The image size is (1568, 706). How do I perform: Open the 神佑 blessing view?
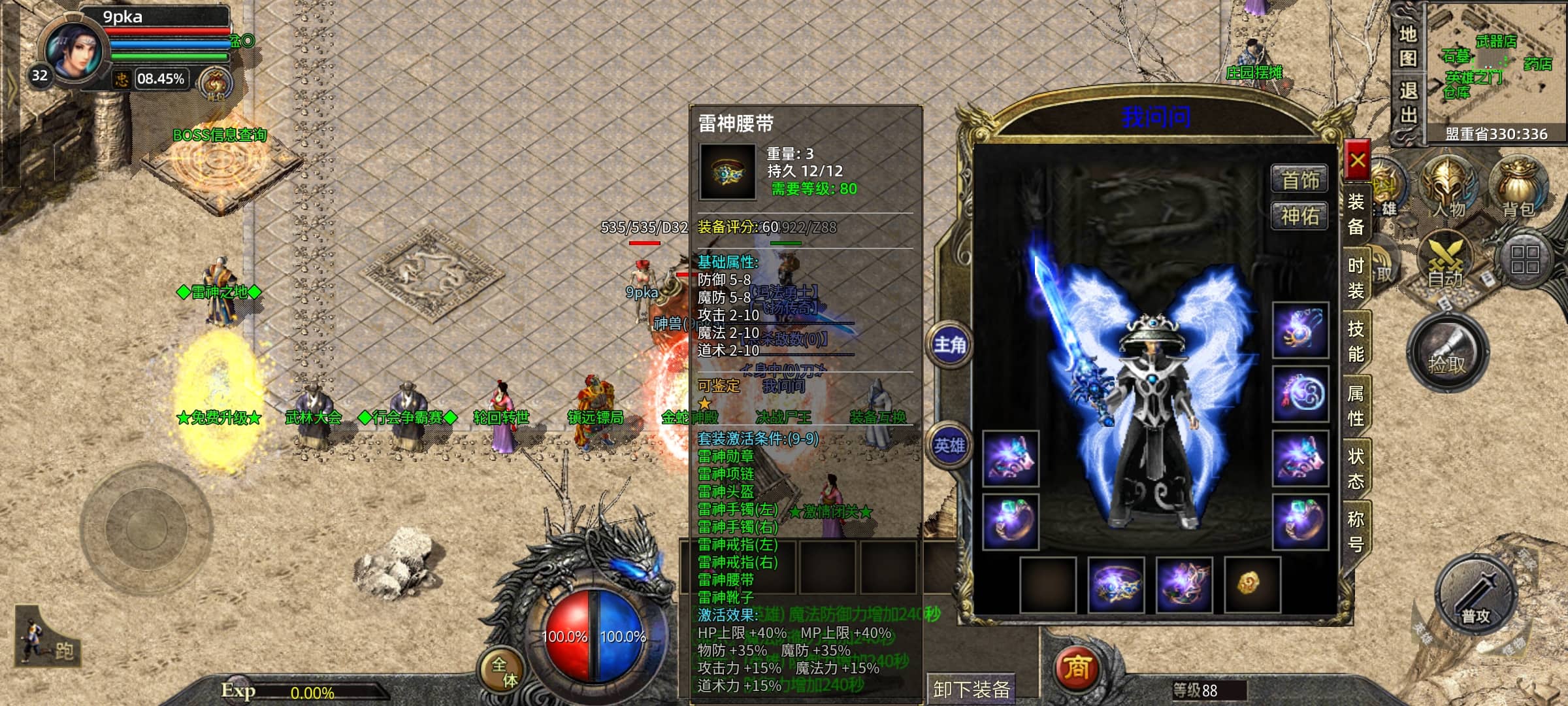[x=1299, y=216]
